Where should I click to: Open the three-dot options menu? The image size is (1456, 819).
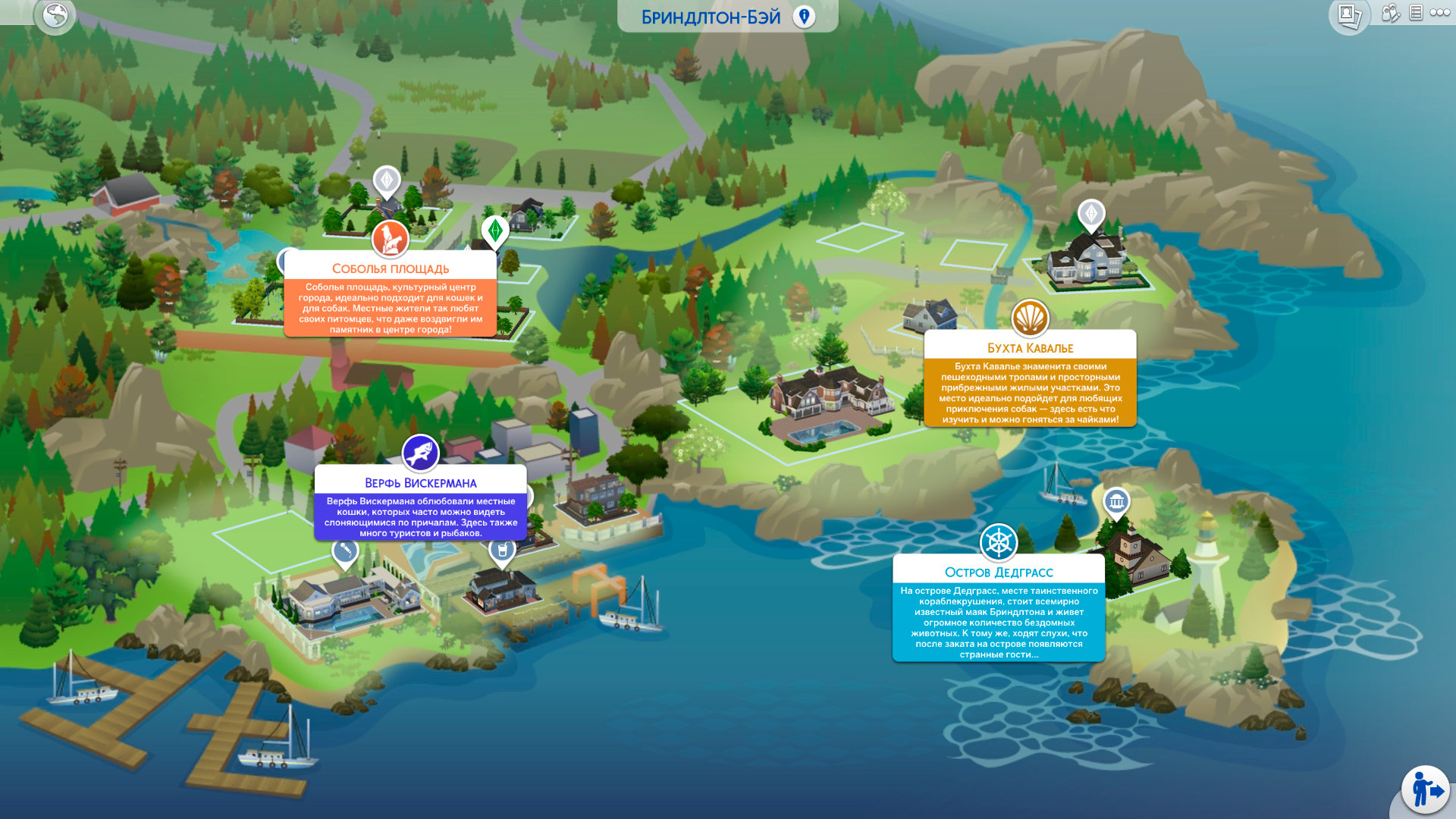[x=1440, y=13]
